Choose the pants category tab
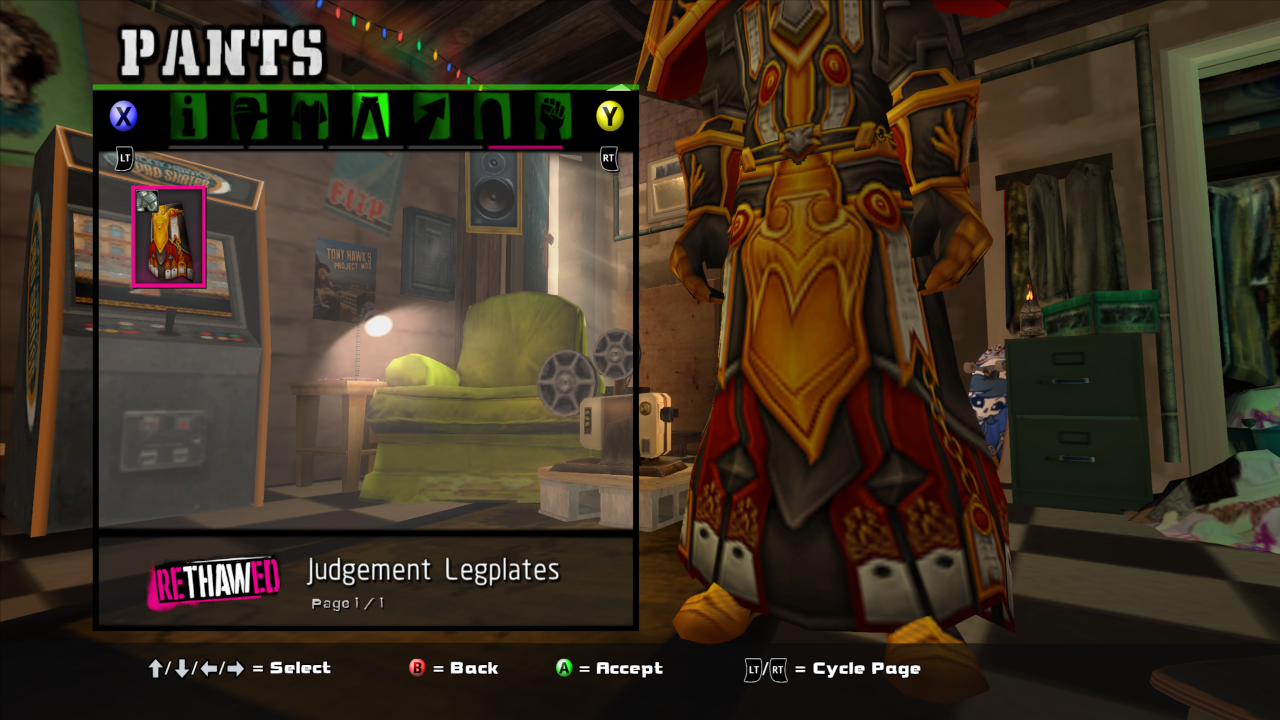This screenshot has width=1280, height=720. coord(370,117)
